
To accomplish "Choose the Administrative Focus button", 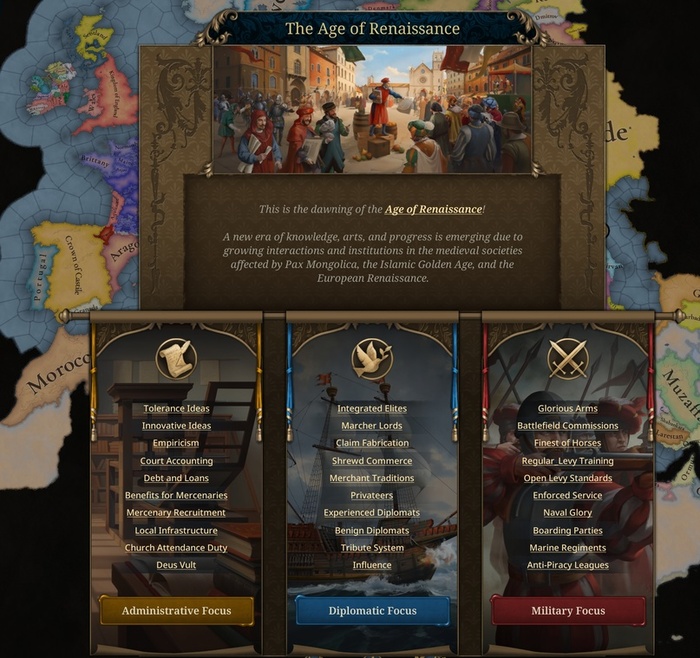I will coord(176,610).
